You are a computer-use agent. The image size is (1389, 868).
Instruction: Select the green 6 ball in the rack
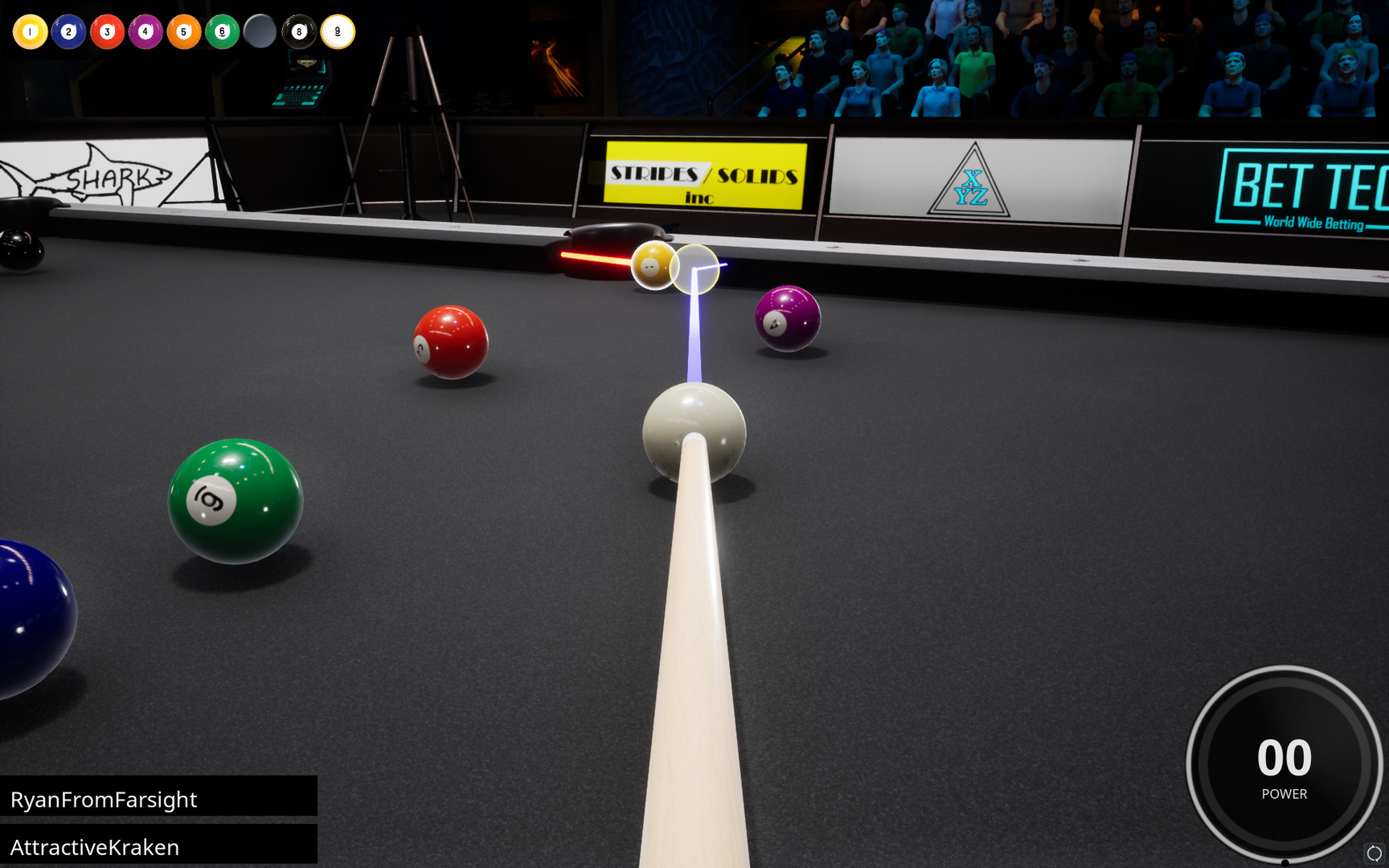[222, 32]
